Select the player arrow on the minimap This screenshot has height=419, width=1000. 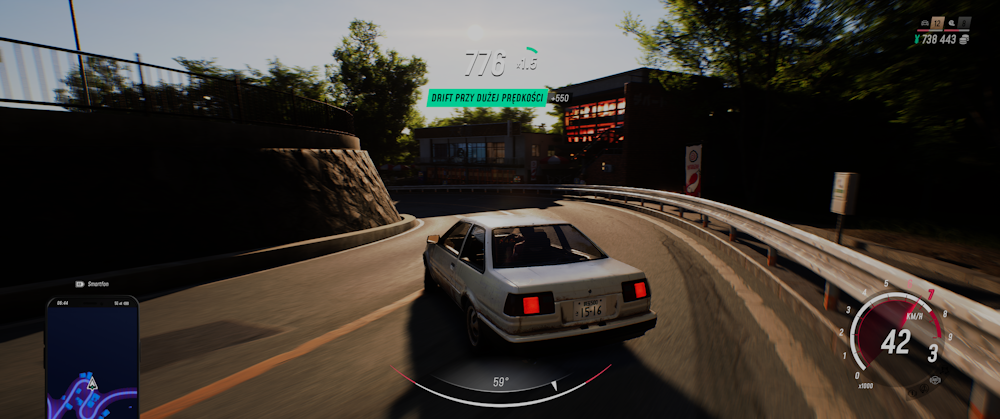pyautogui.click(x=92, y=382)
